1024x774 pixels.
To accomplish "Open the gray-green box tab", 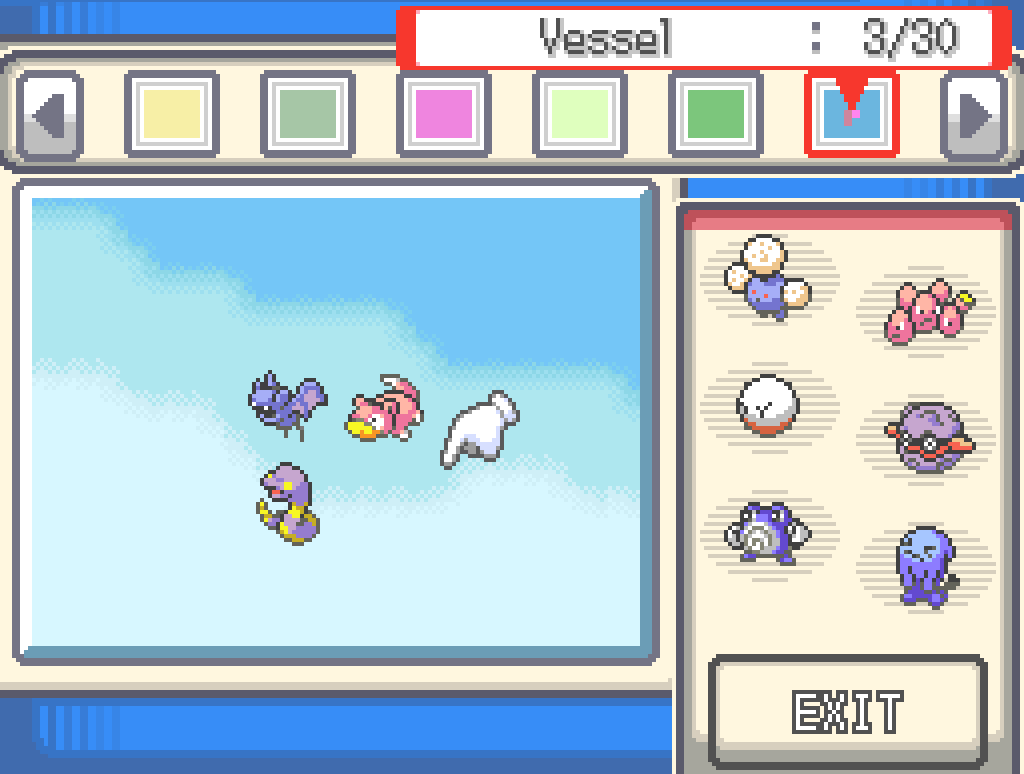I will click(x=308, y=114).
